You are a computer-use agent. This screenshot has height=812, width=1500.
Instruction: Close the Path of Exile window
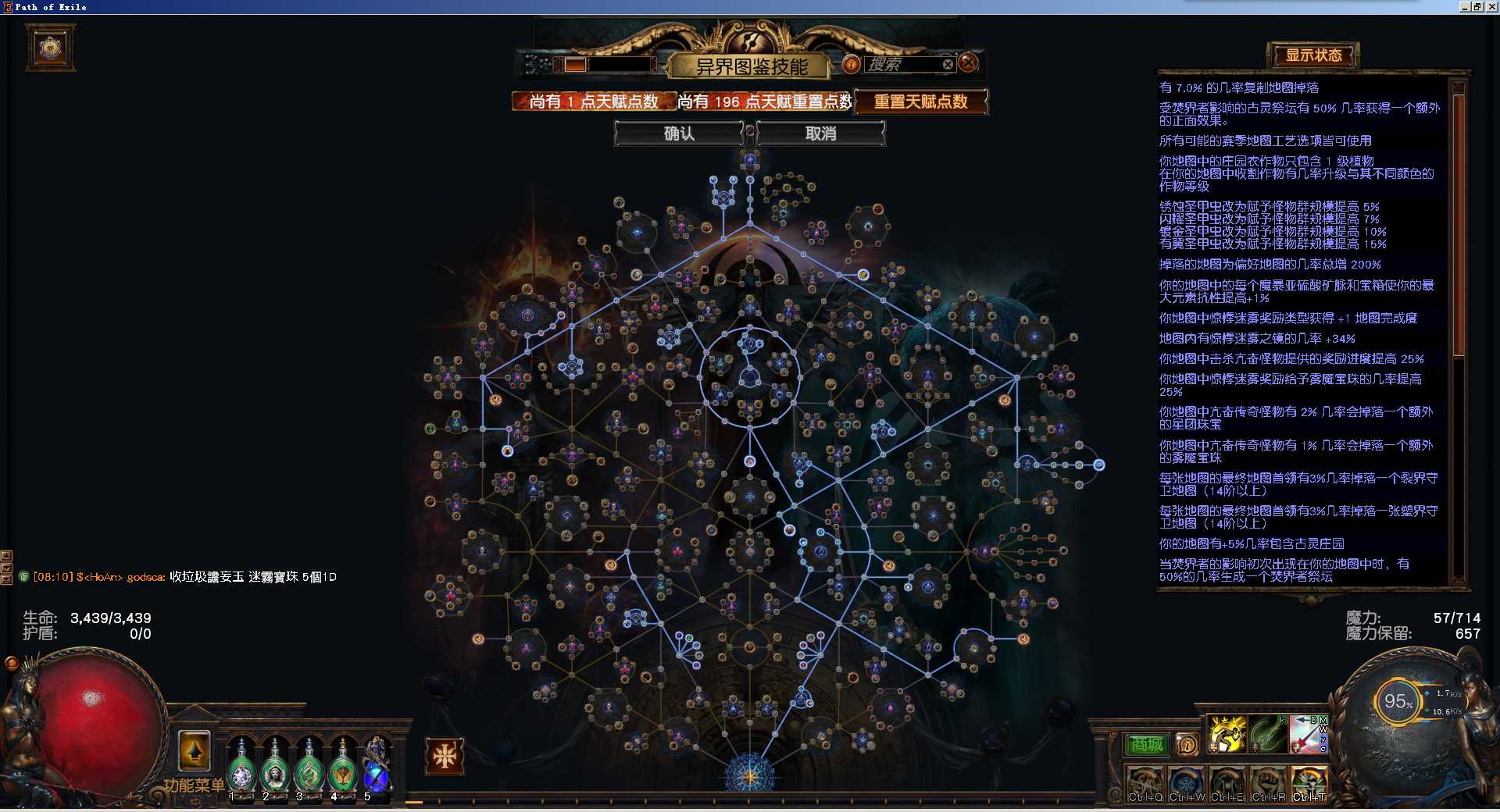(1491, 7)
